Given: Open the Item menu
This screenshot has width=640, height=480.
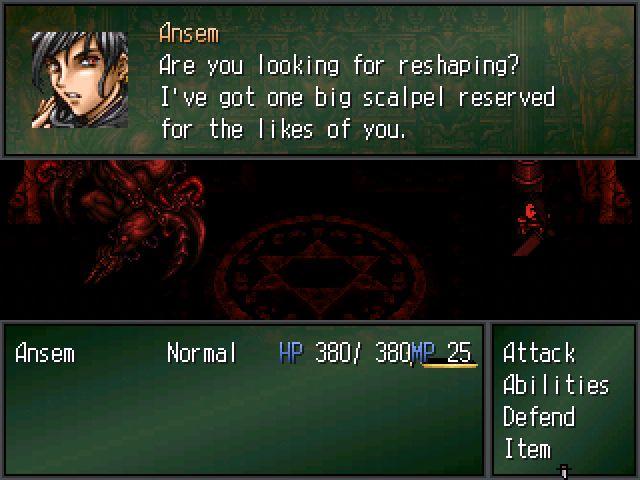Looking at the screenshot, I should (527, 449).
